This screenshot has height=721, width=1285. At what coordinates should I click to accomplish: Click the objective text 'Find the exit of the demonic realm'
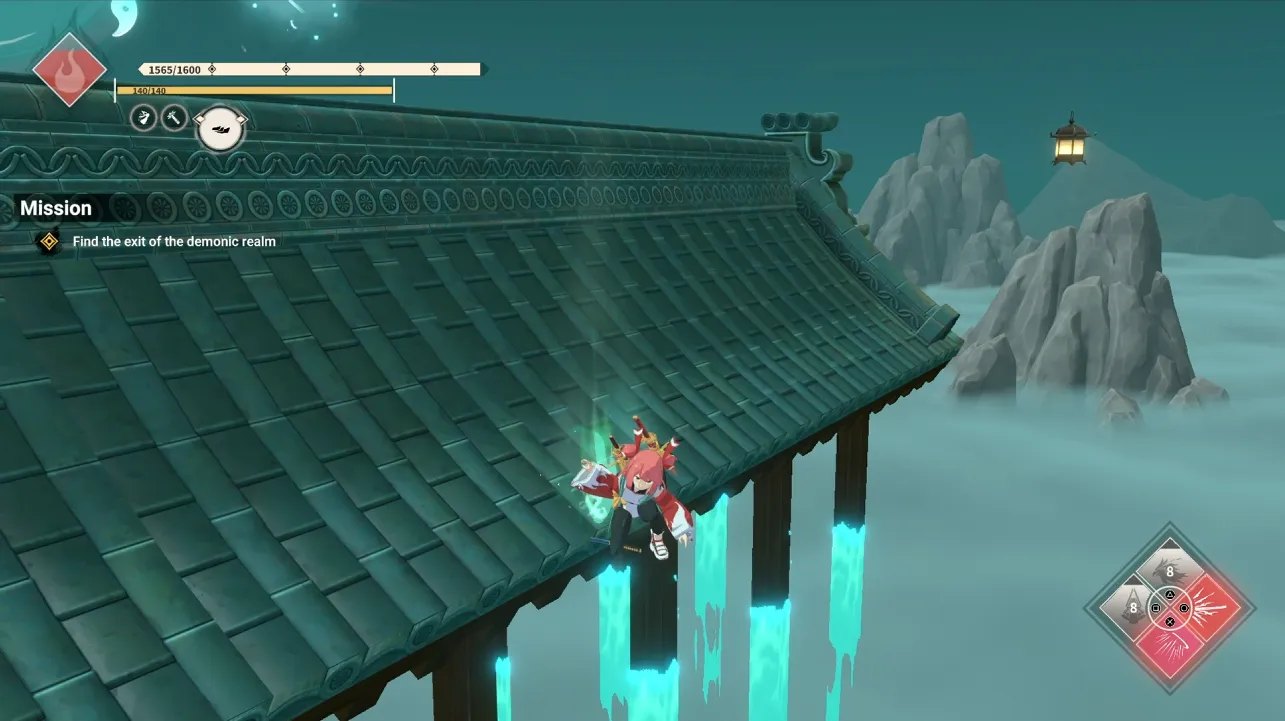[x=172, y=241]
